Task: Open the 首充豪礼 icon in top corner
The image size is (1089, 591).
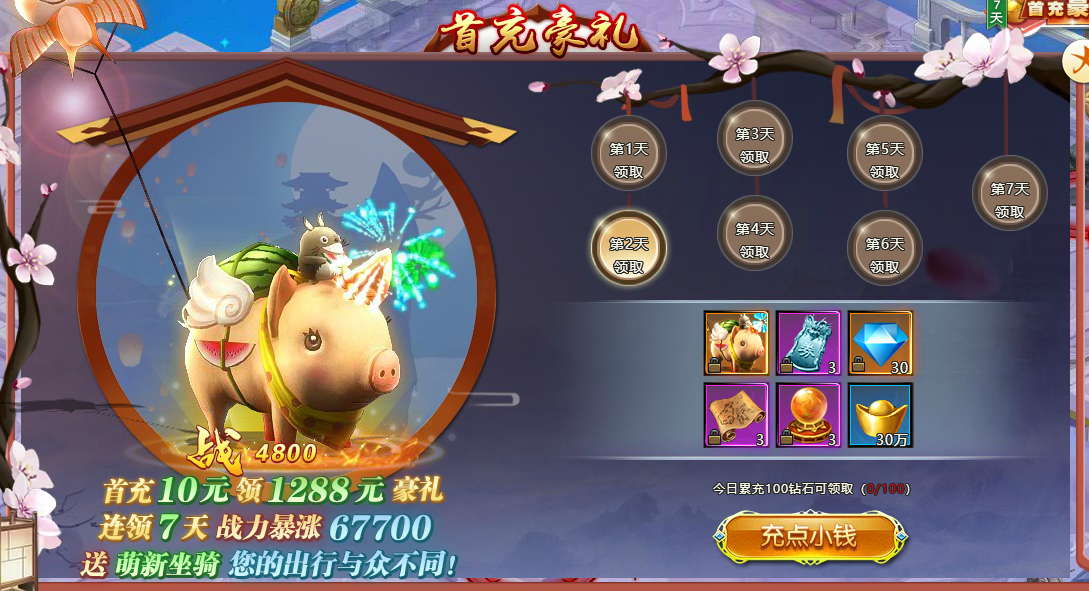Action: [1050, 10]
